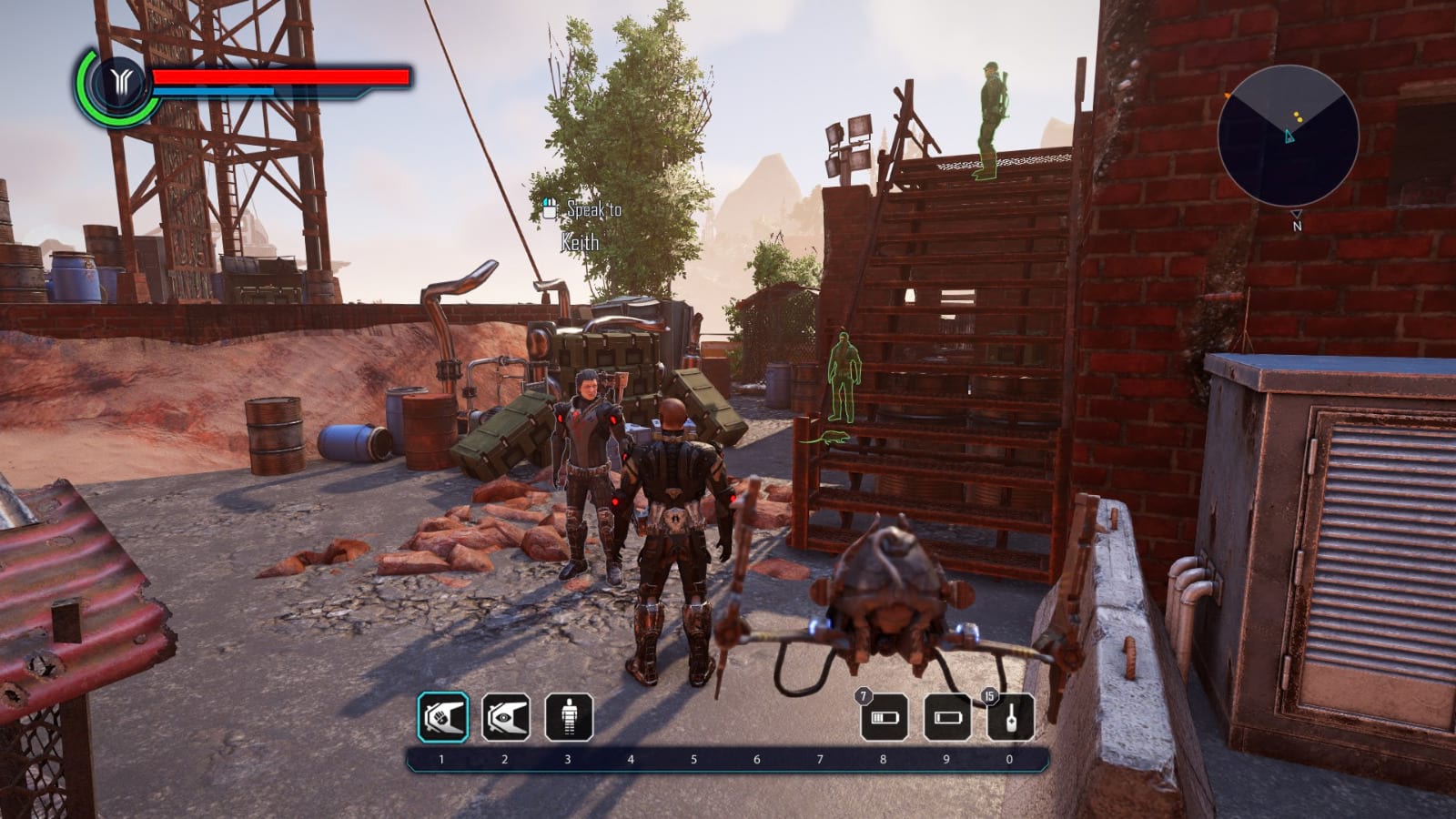Open empty hotbar slot 6
Image resolution: width=1456 pixels, height=819 pixels.
click(x=755, y=718)
